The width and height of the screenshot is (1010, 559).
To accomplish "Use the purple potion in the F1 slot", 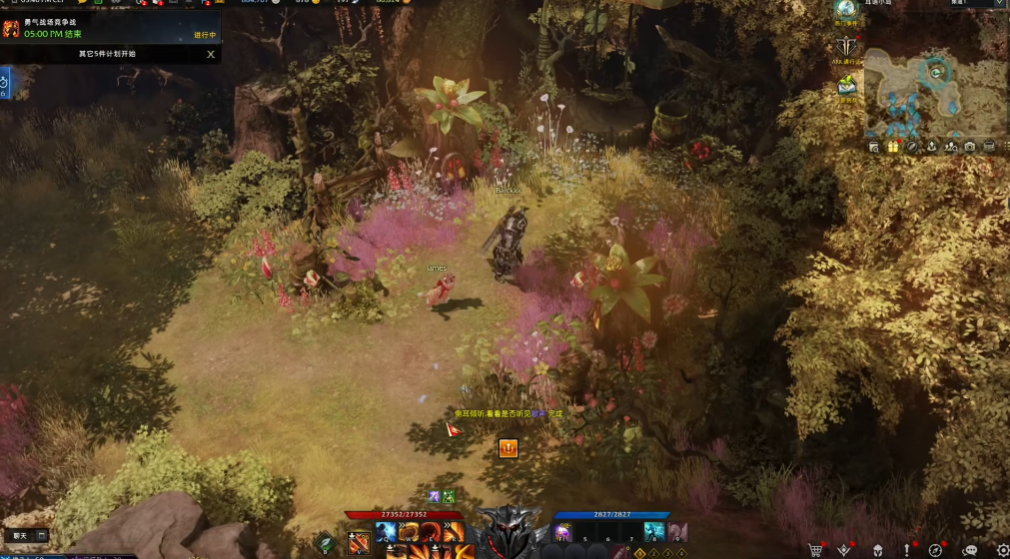I will [563, 532].
